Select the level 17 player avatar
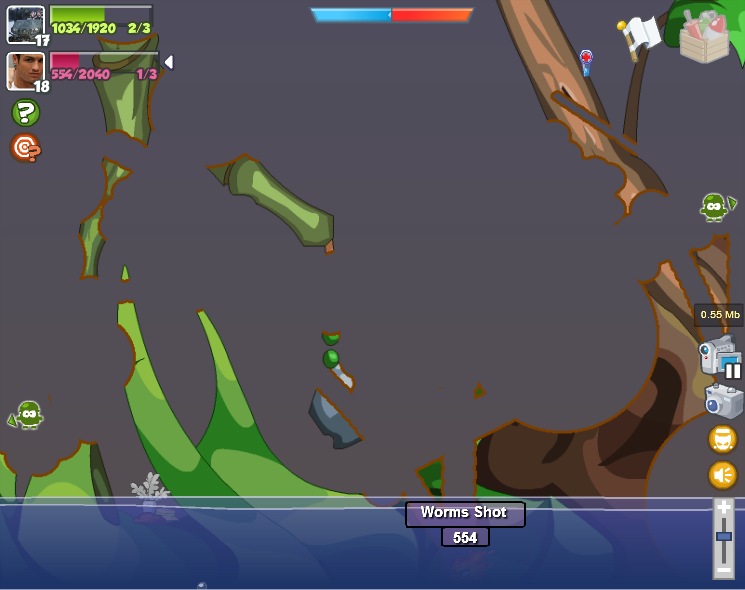Screen dimensions: 745x590 point(25,23)
